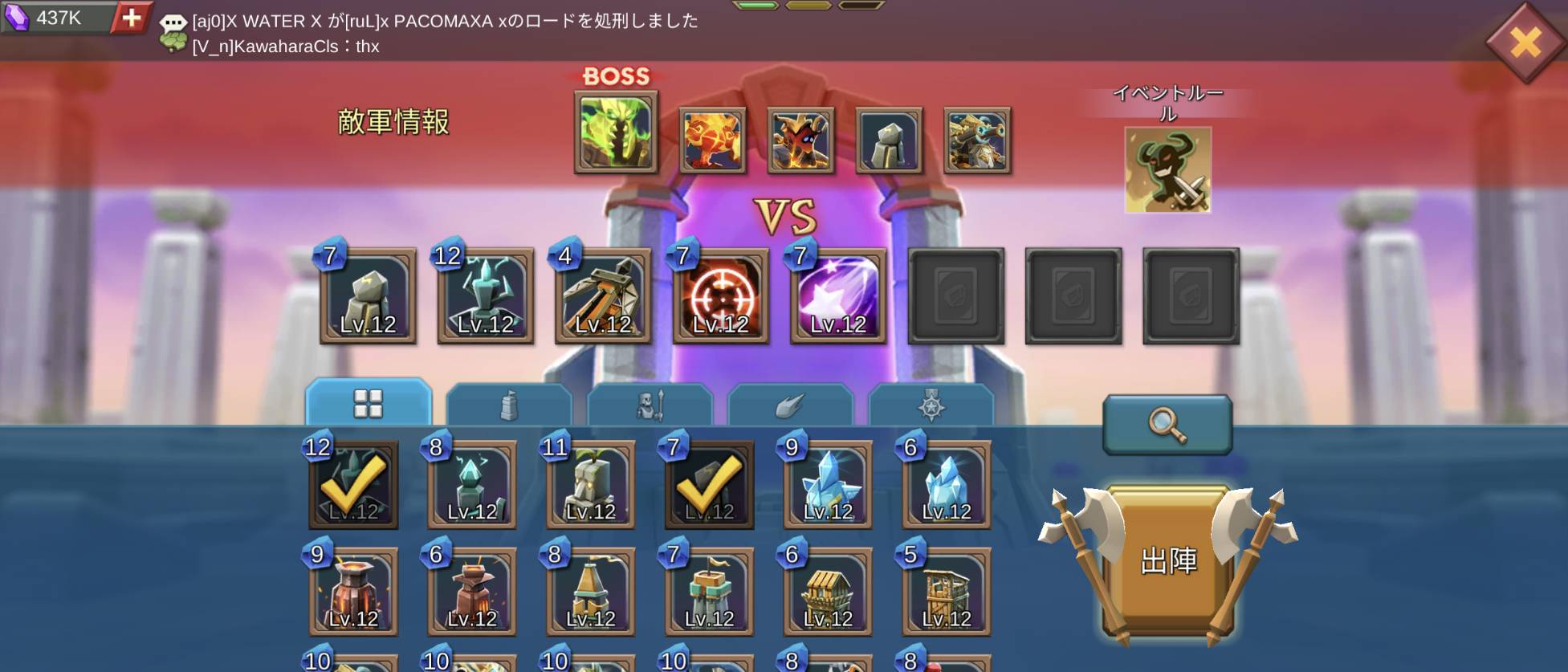Switch to the troops category tab
Viewport: 1568px width, 672px height.
click(x=650, y=405)
